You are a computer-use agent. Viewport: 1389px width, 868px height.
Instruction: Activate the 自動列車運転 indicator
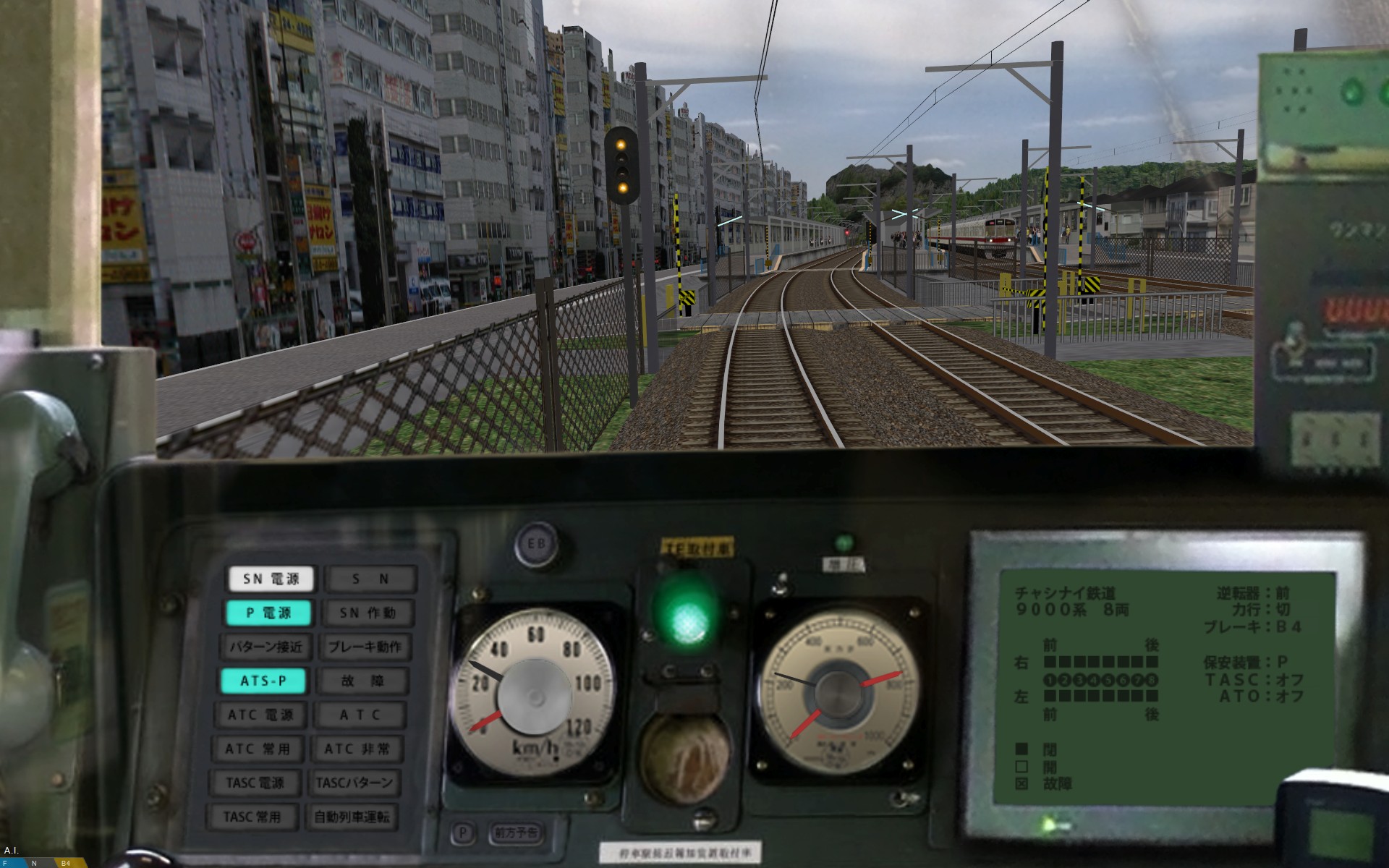[x=352, y=817]
